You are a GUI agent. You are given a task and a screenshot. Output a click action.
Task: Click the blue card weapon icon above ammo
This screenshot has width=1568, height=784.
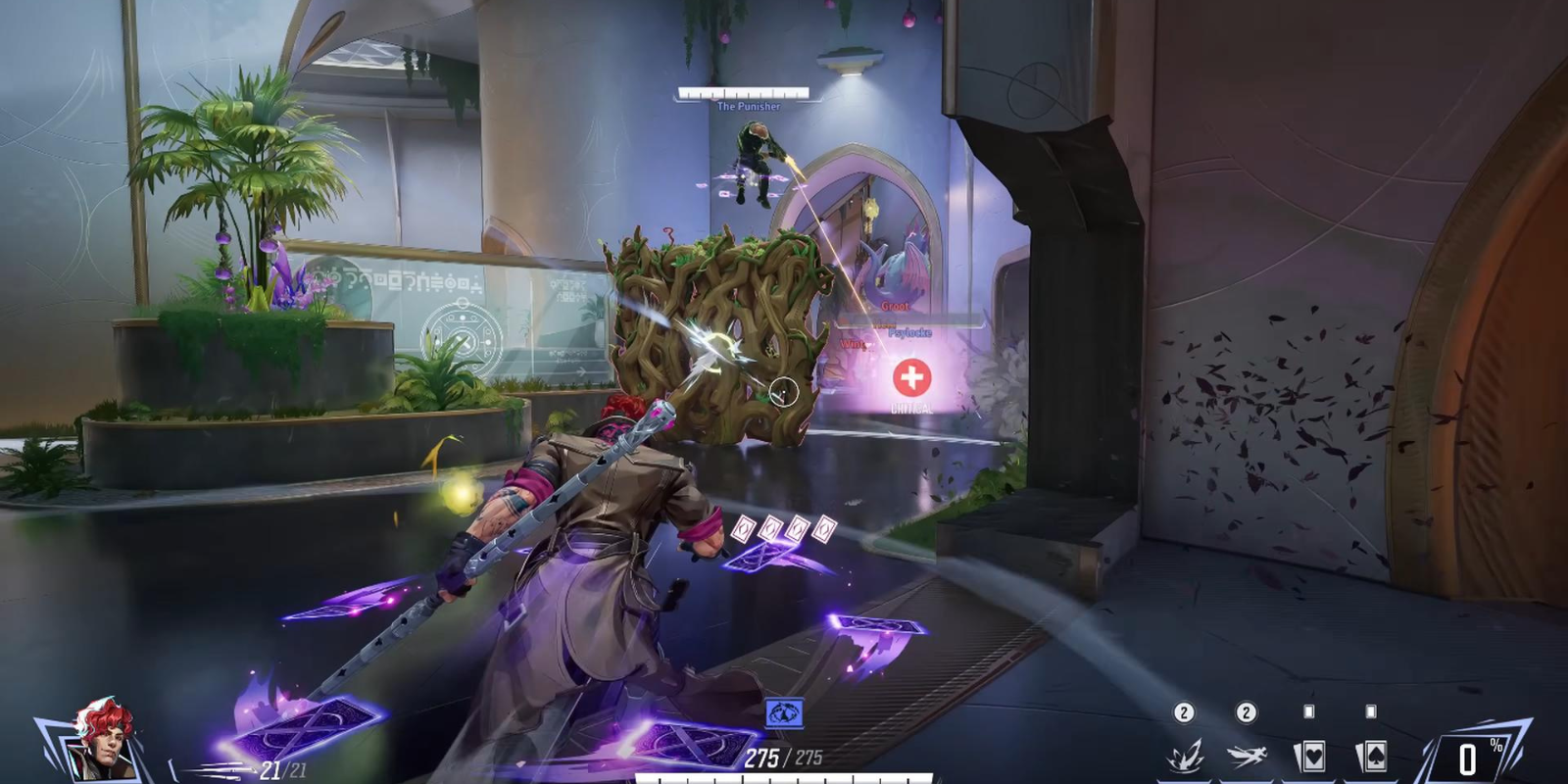784,713
